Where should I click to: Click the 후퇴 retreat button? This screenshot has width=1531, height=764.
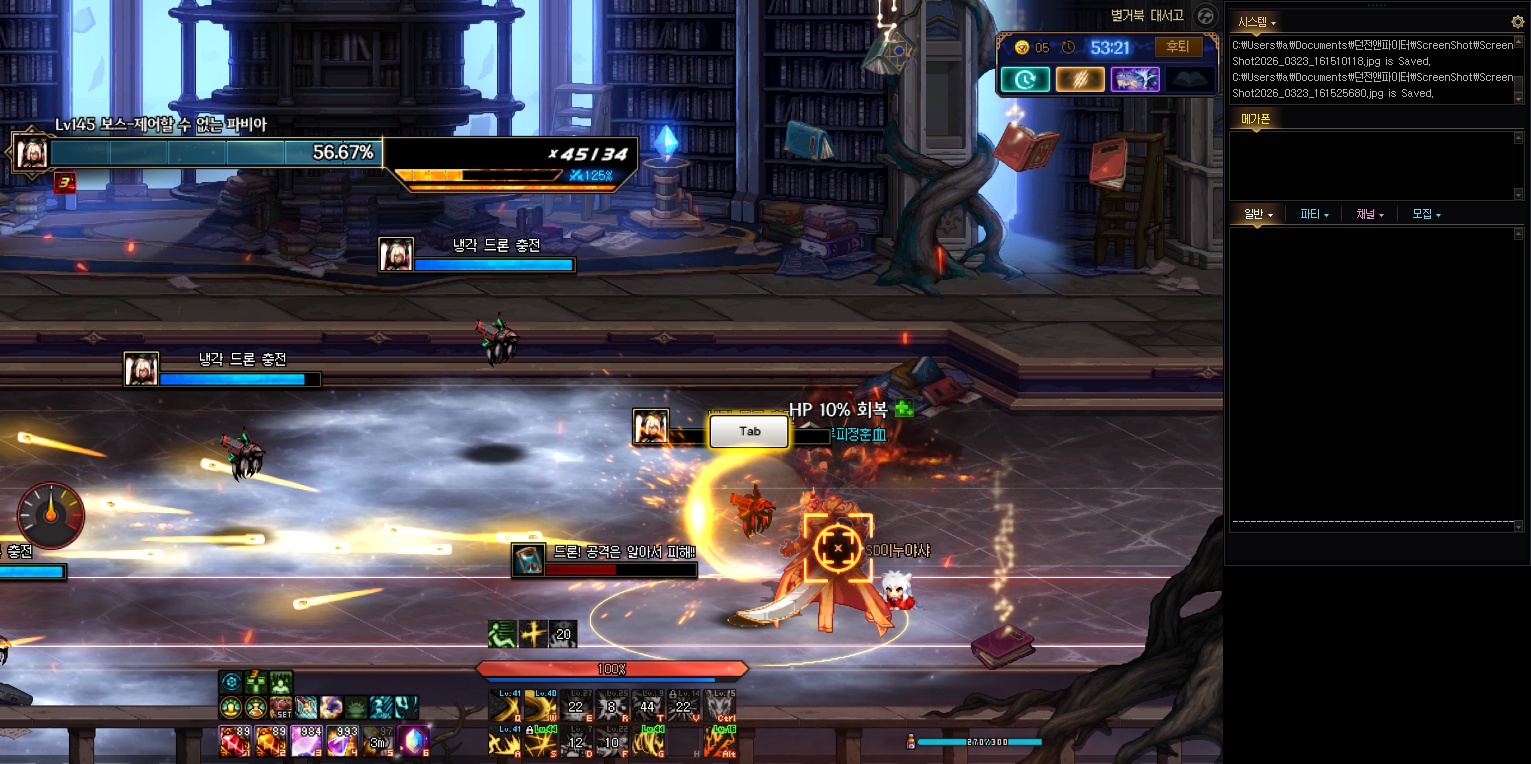1179,47
